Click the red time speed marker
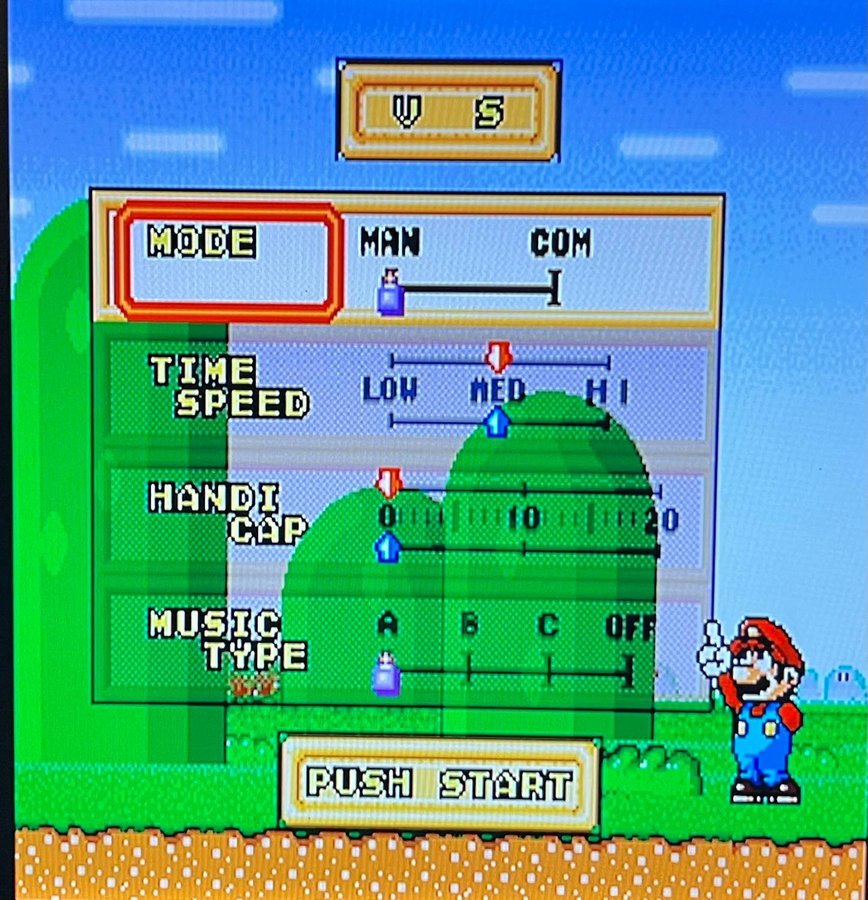This screenshot has width=868, height=900. tap(498, 356)
